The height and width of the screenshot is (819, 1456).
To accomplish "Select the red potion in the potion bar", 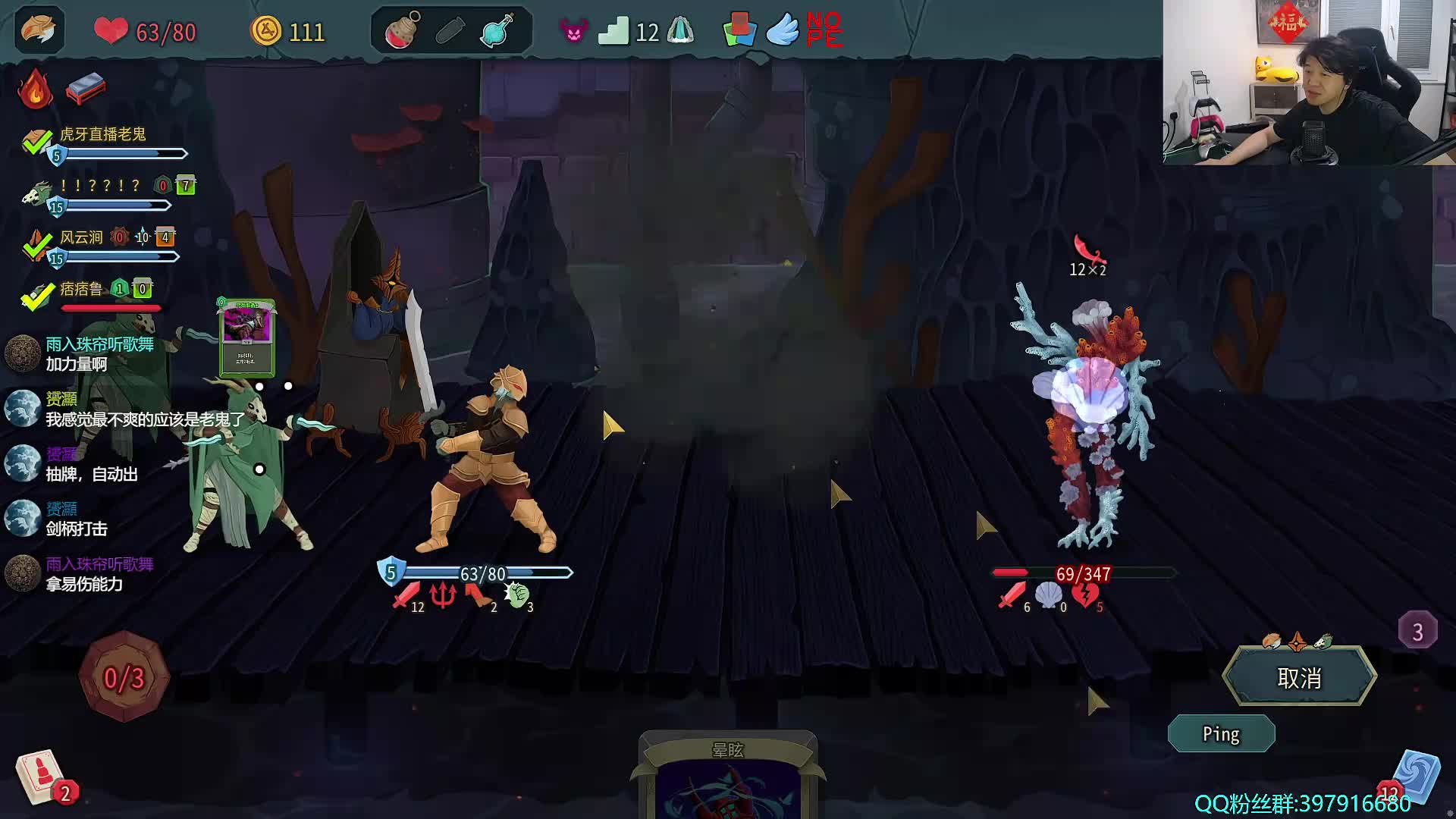I will [403, 31].
